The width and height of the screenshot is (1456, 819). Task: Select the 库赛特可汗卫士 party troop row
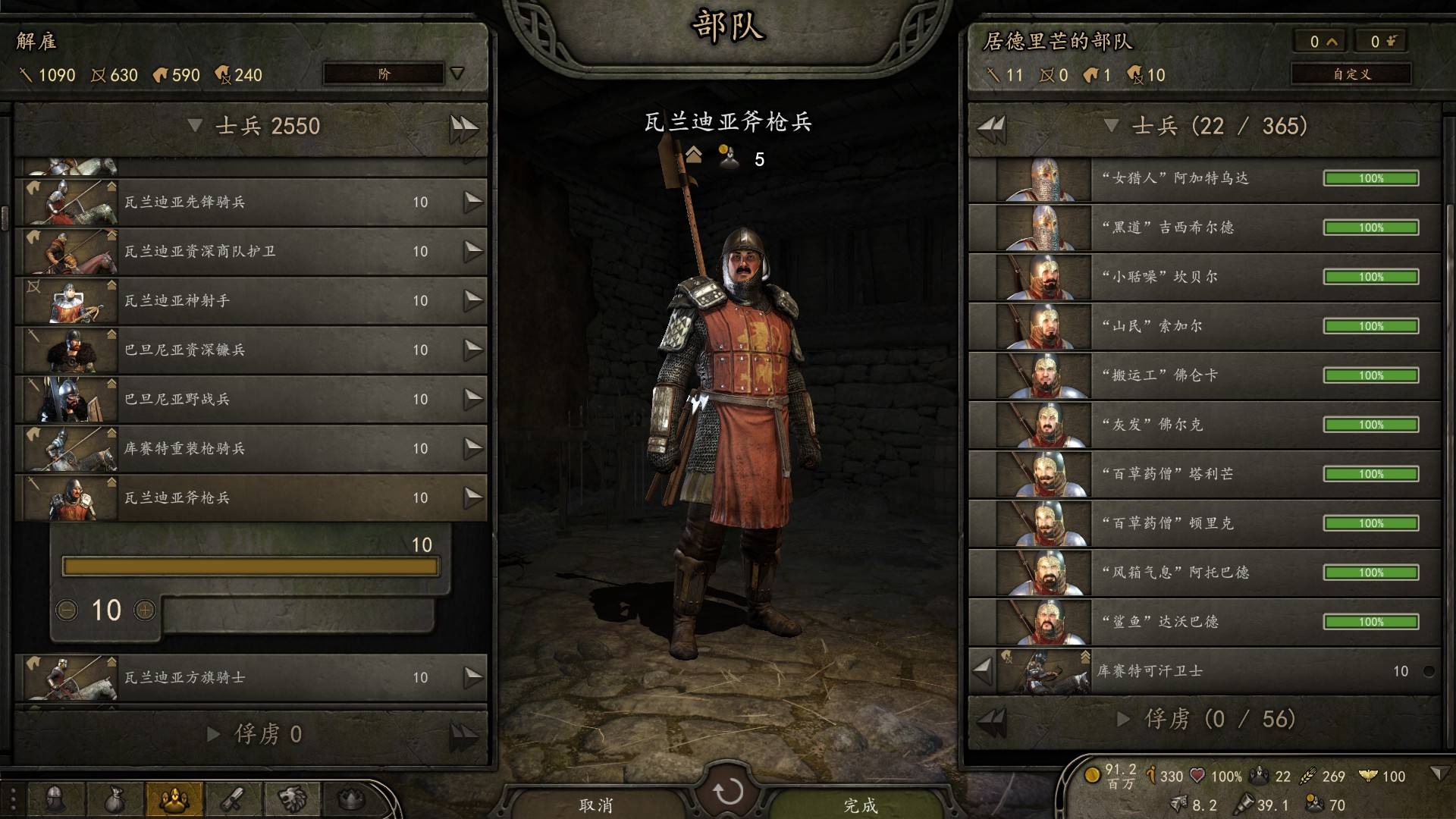pos(1213,671)
